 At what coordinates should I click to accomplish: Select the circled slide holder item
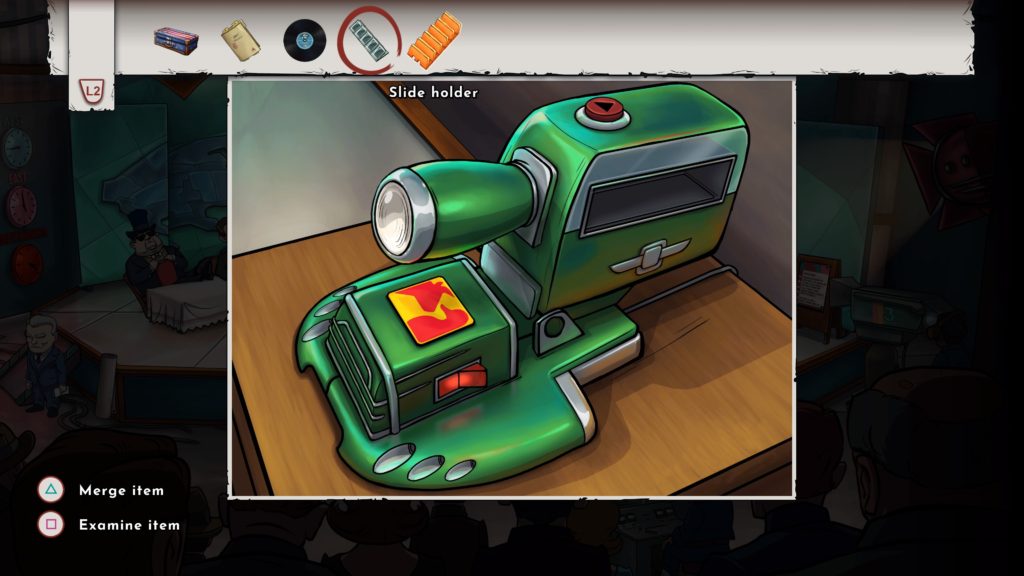click(x=369, y=42)
